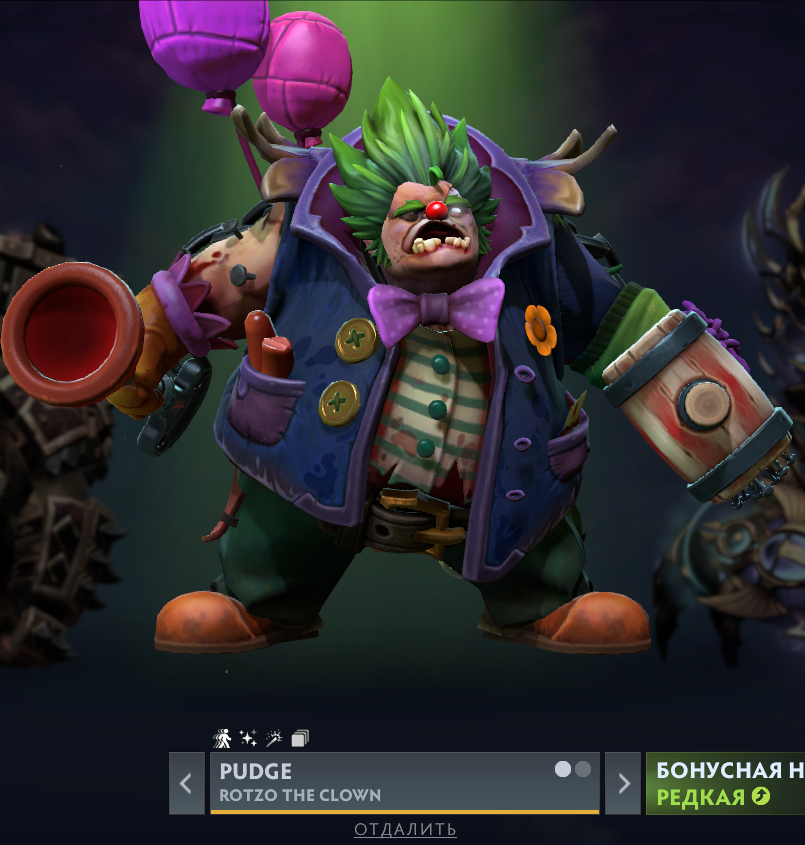This screenshot has width=805, height=845.
Task: Switch to the second style dot
Action: 583,769
